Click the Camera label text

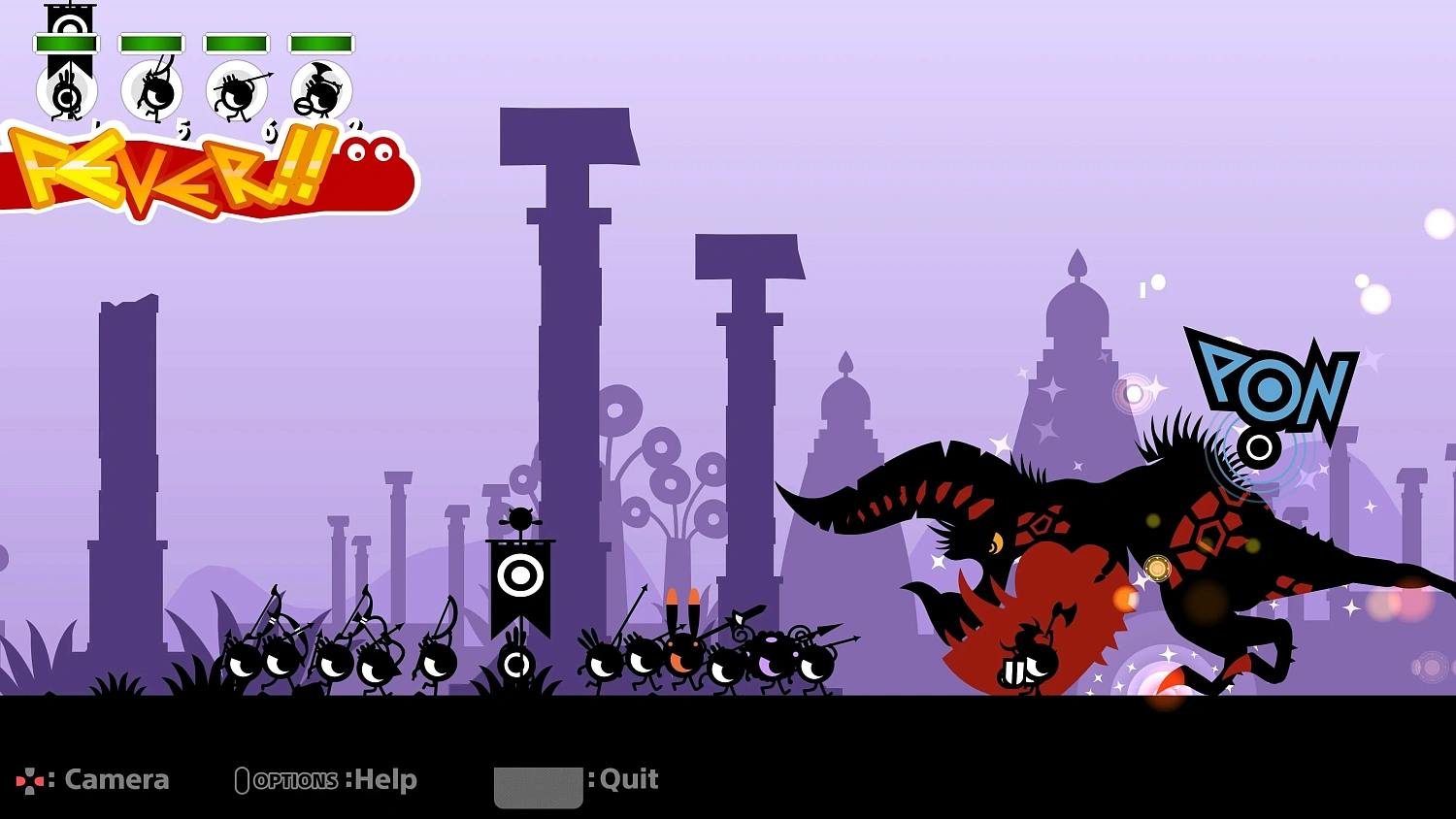click(x=116, y=778)
